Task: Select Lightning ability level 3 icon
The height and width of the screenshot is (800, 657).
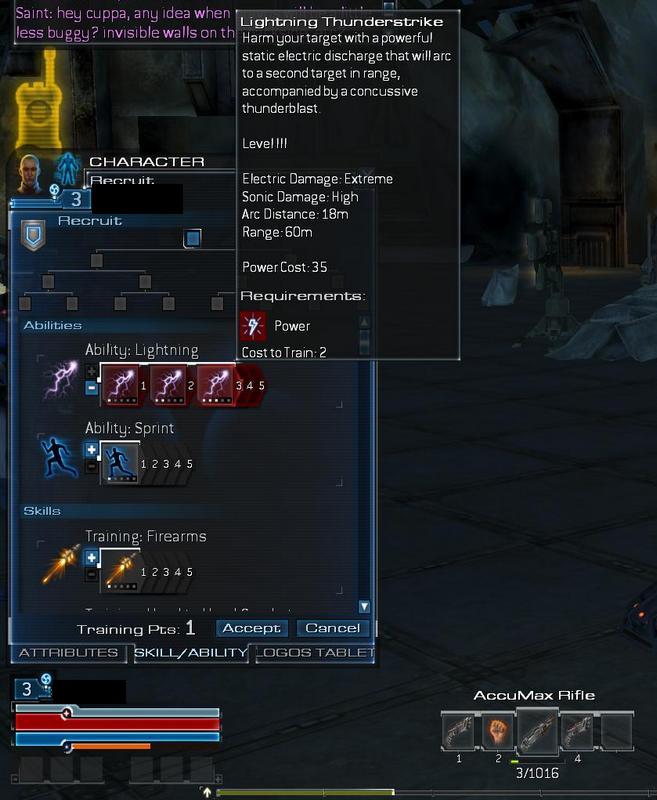Action: pyautogui.click(x=216, y=385)
